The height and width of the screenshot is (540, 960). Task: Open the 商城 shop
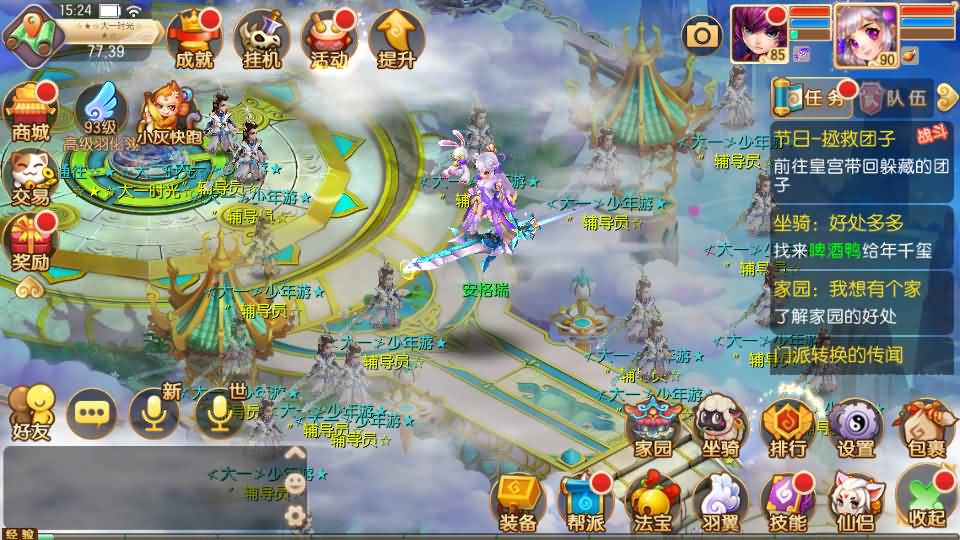(30, 112)
